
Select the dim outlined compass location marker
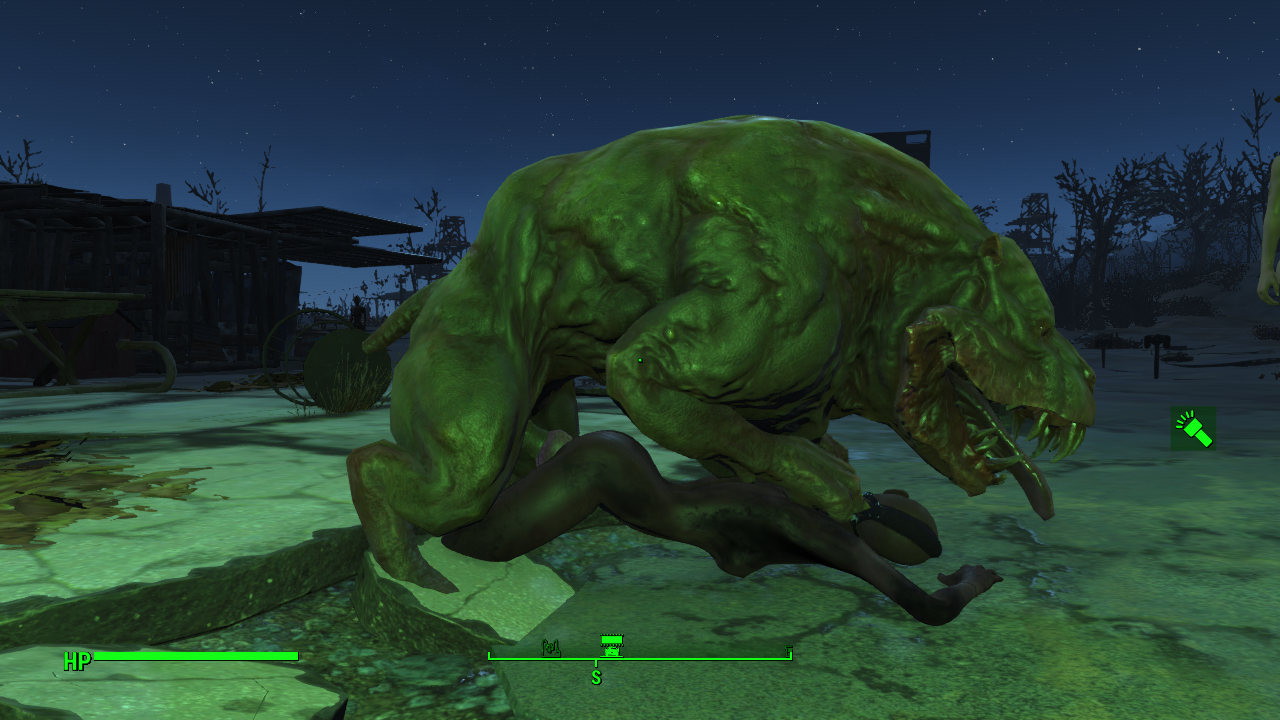pos(551,647)
